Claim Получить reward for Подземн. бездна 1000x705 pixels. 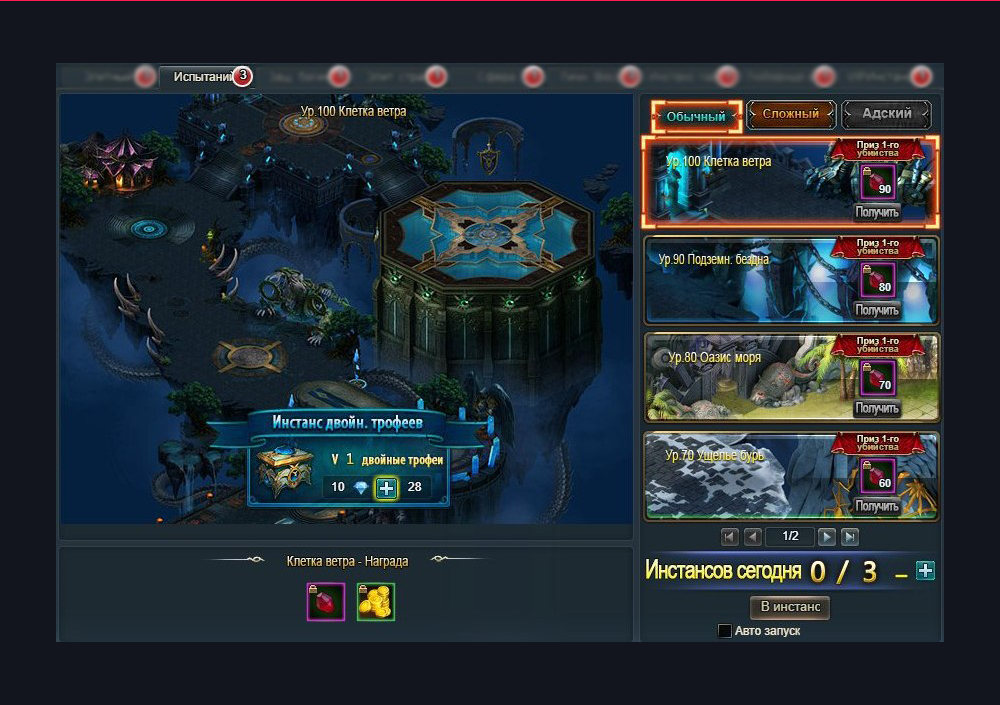[x=877, y=310]
